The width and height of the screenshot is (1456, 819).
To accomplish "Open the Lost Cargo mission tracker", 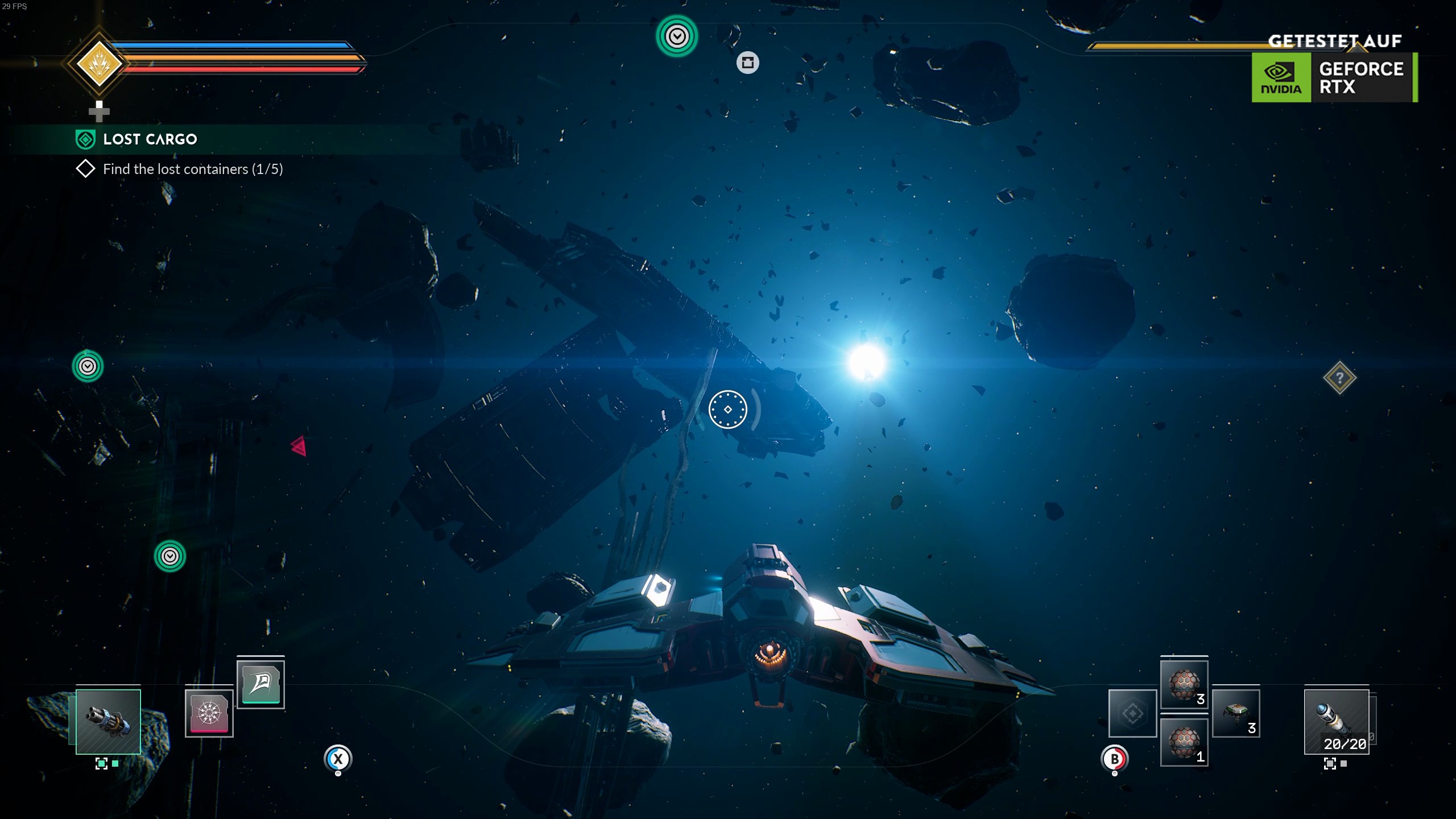I will [150, 139].
